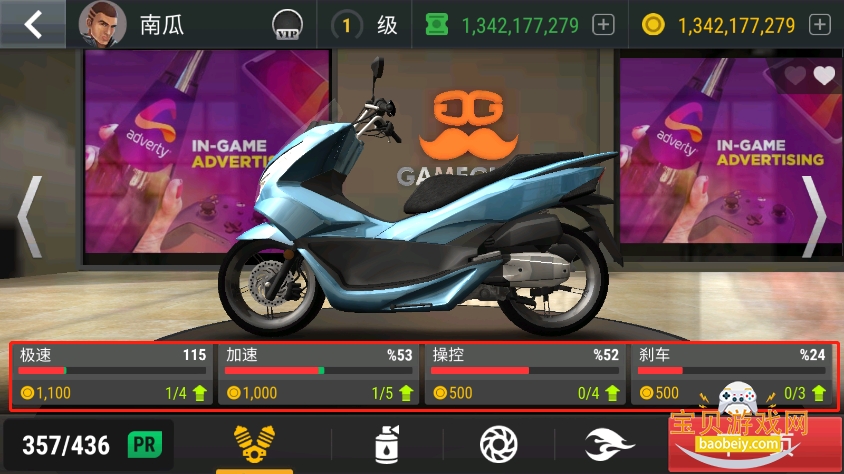Add more gold coins with plus button

[819, 25]
